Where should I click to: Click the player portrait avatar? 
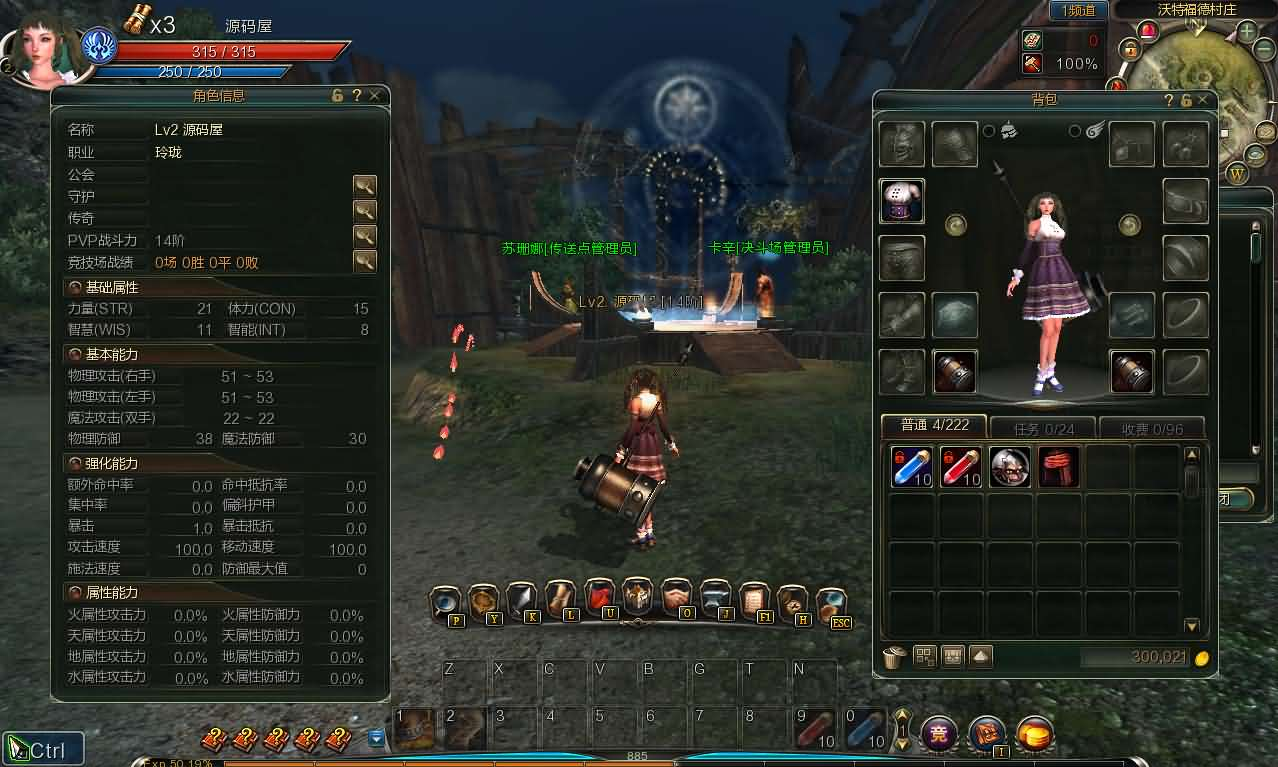point(40,52)
